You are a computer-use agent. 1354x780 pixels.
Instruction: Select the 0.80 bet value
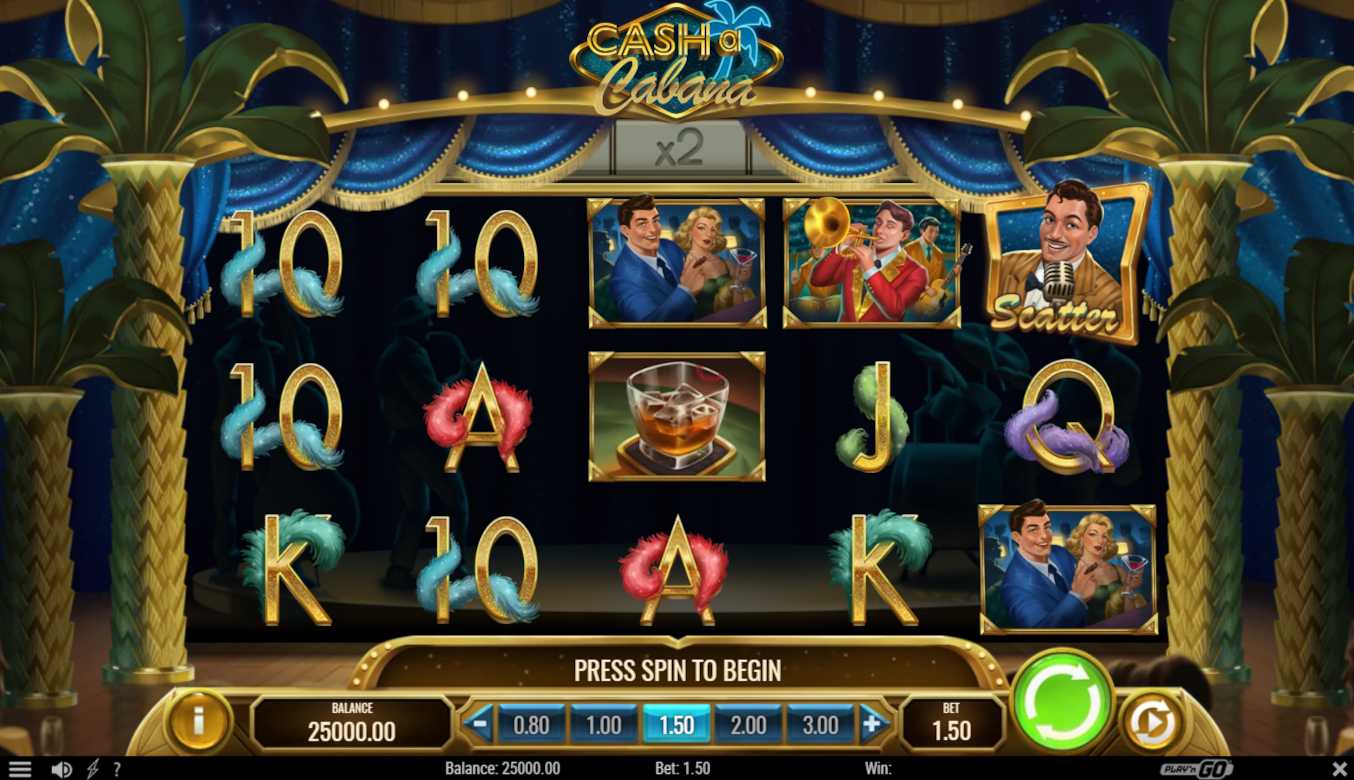click(531, 725)
